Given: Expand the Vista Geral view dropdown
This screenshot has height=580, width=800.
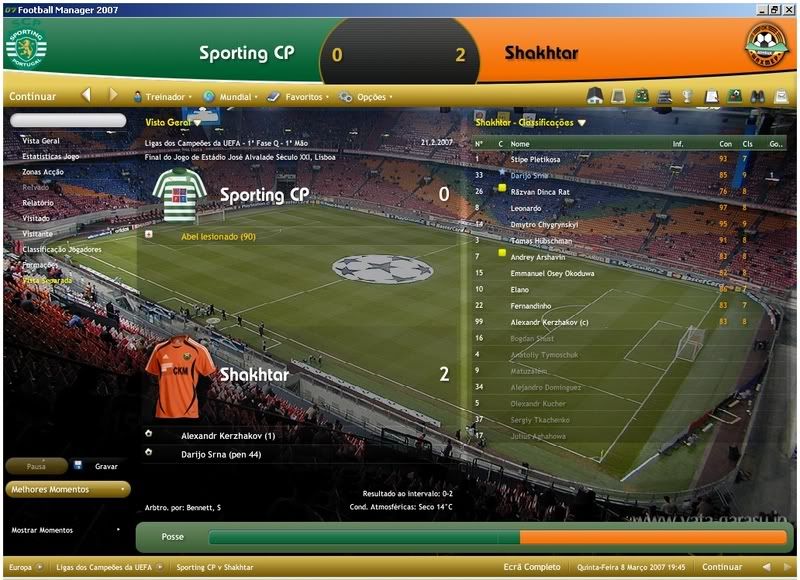Looking at the screenshot, I should tap(173, 122).
